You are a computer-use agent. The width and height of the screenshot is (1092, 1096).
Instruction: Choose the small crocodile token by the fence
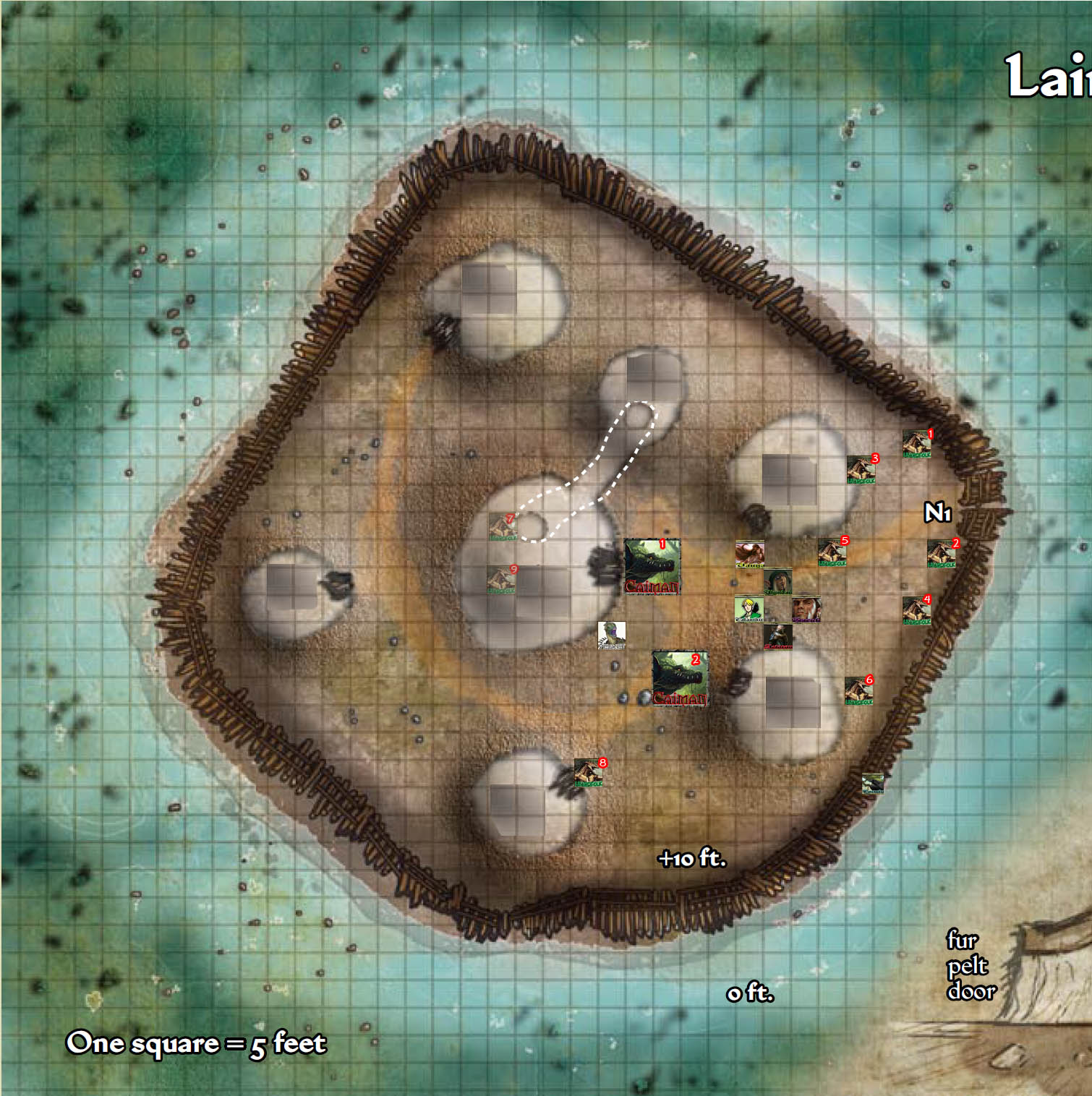[x=873, y=784]
